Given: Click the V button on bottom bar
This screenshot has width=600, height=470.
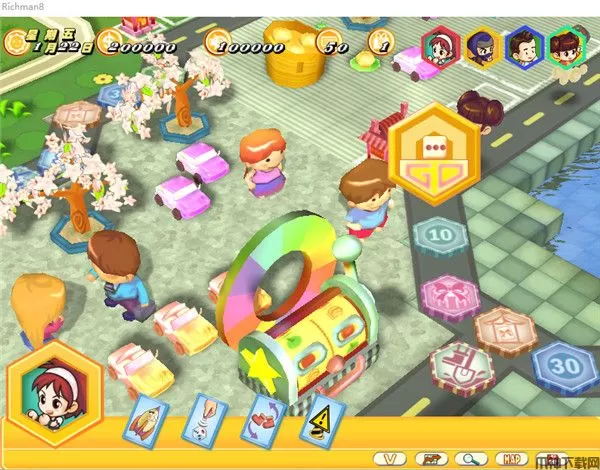Looking at the screenshot, I should pos(391,457).
